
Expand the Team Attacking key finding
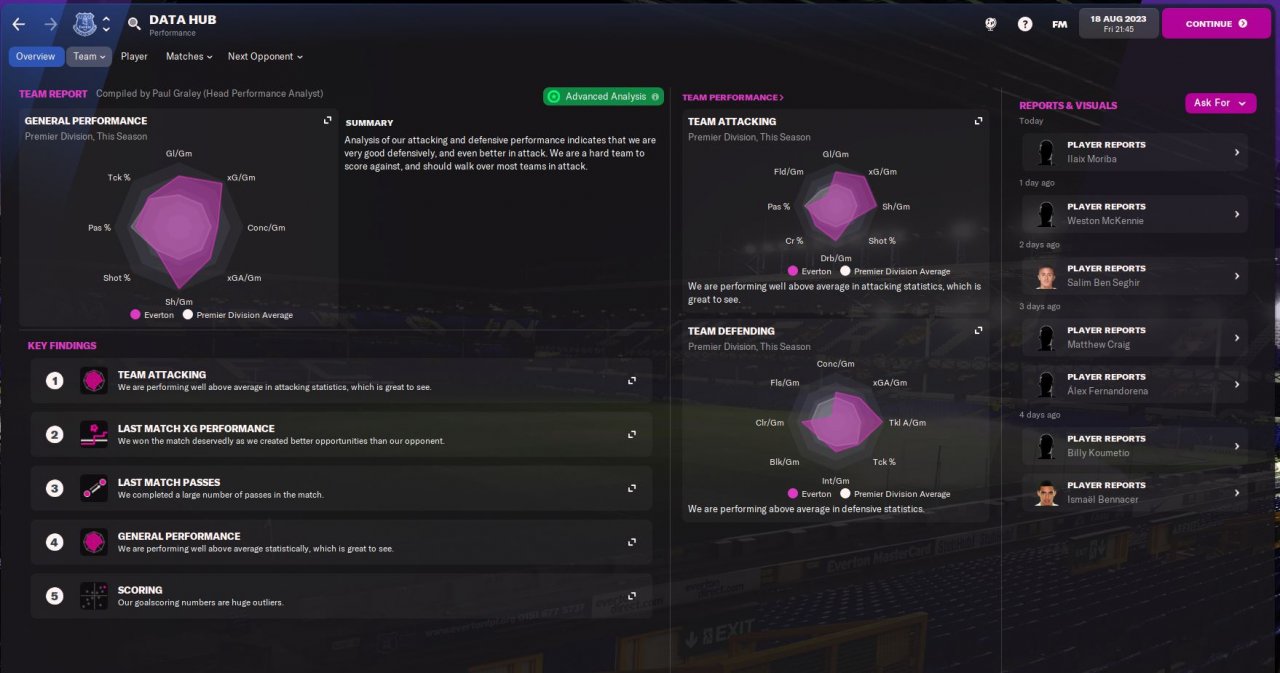pyautogui.click(x=340, y=381)
